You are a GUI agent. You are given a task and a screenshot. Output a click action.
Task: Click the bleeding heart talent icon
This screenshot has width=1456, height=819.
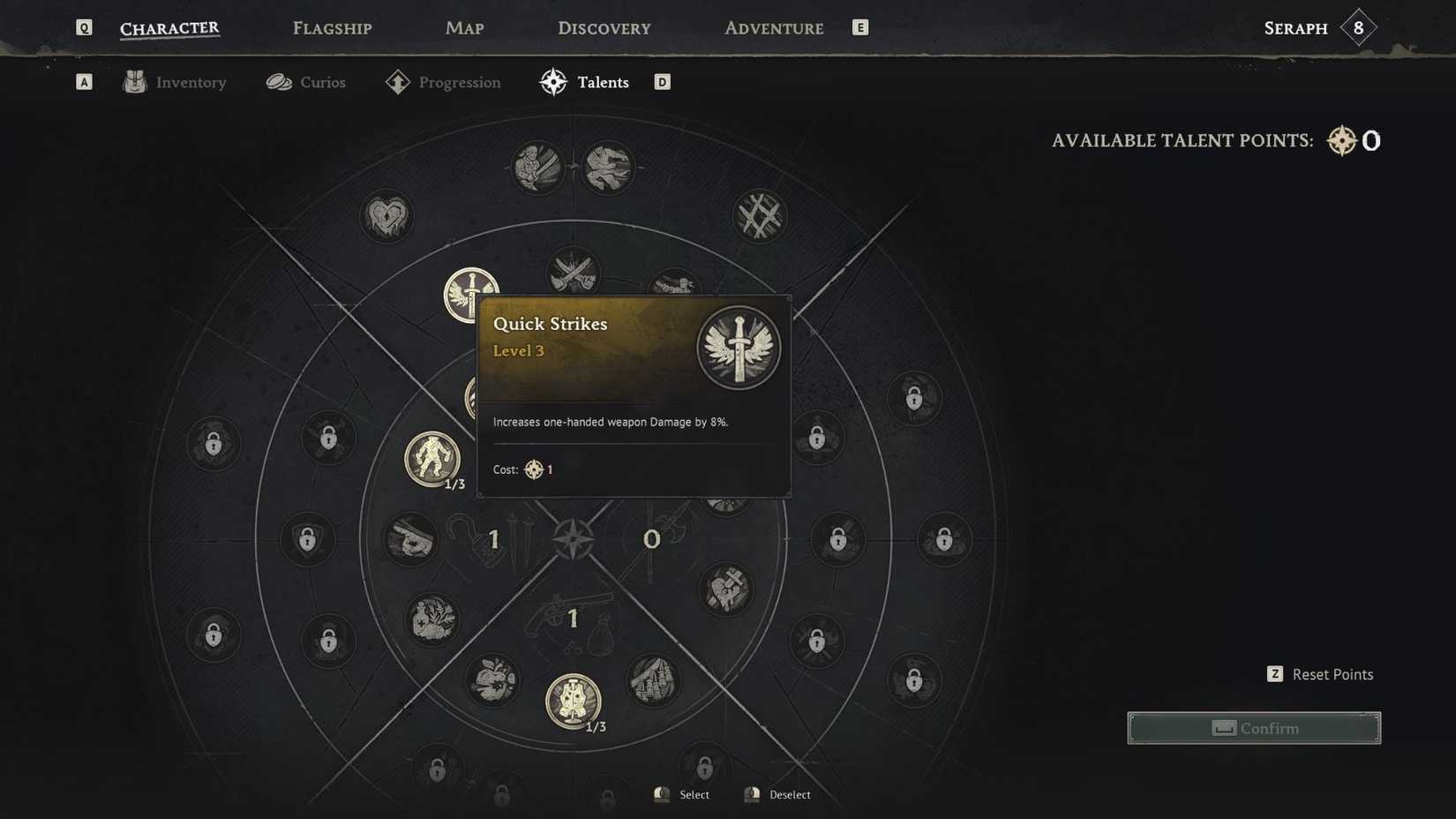[x=387, y=214]
